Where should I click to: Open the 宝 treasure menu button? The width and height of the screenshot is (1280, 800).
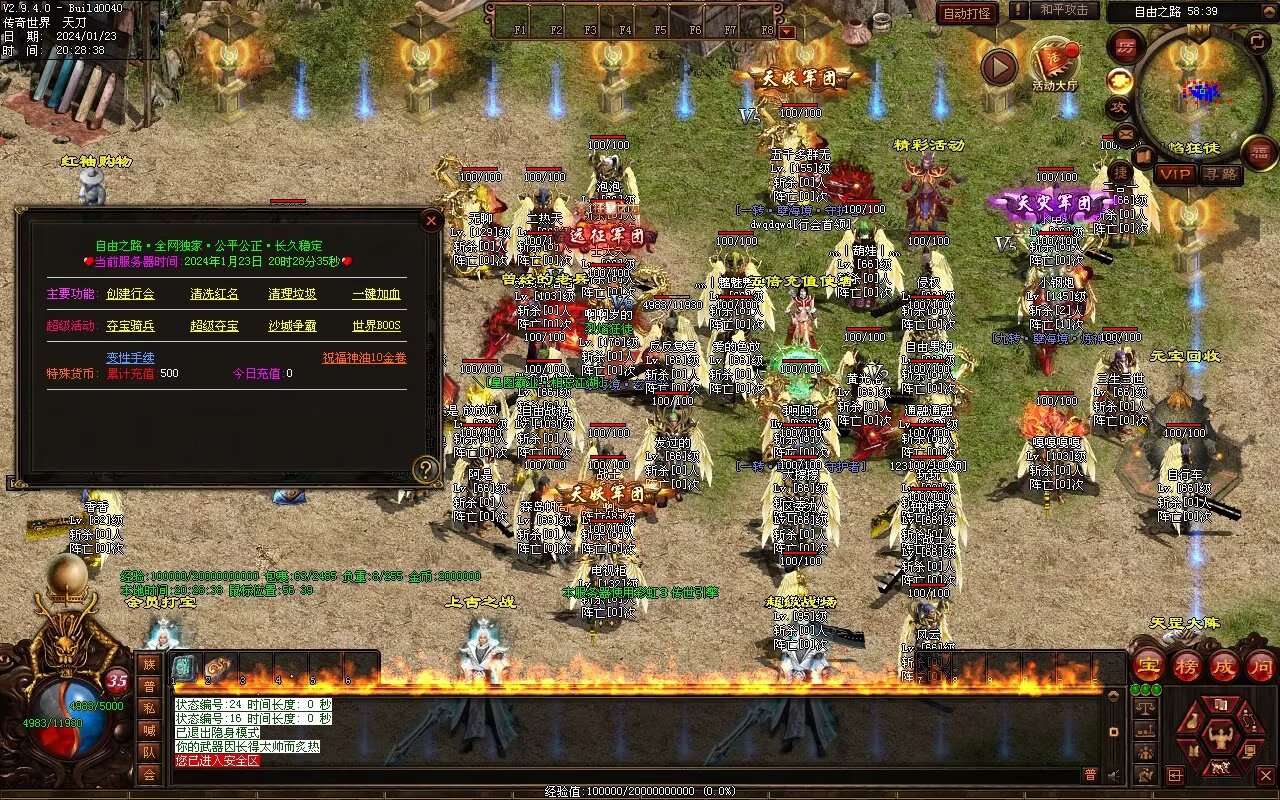[x=1149, y=665]
